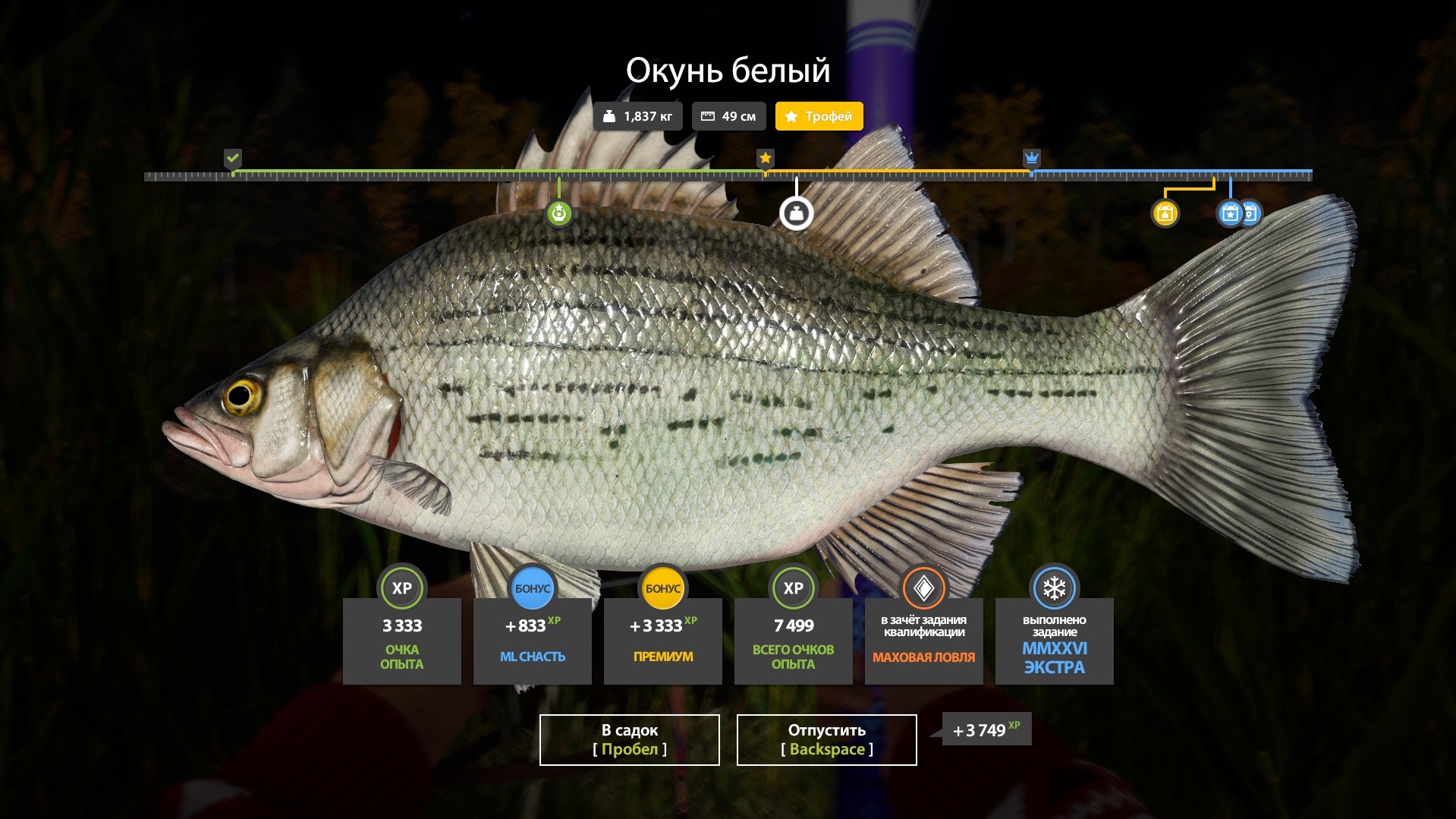This screenshot has height=819, width=1456.
Task: Select the yellow Трофей badge
Action: click(819, 116)
